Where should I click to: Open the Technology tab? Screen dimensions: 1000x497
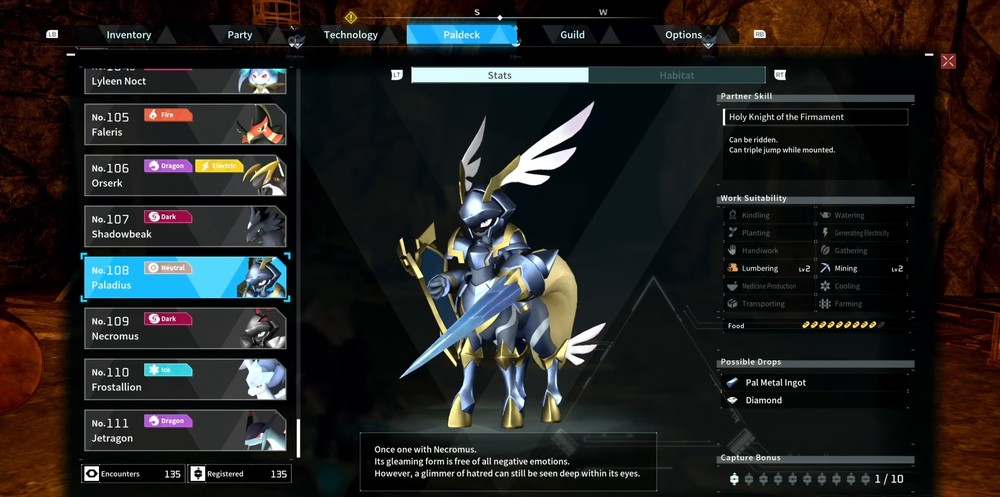(351, 35)
